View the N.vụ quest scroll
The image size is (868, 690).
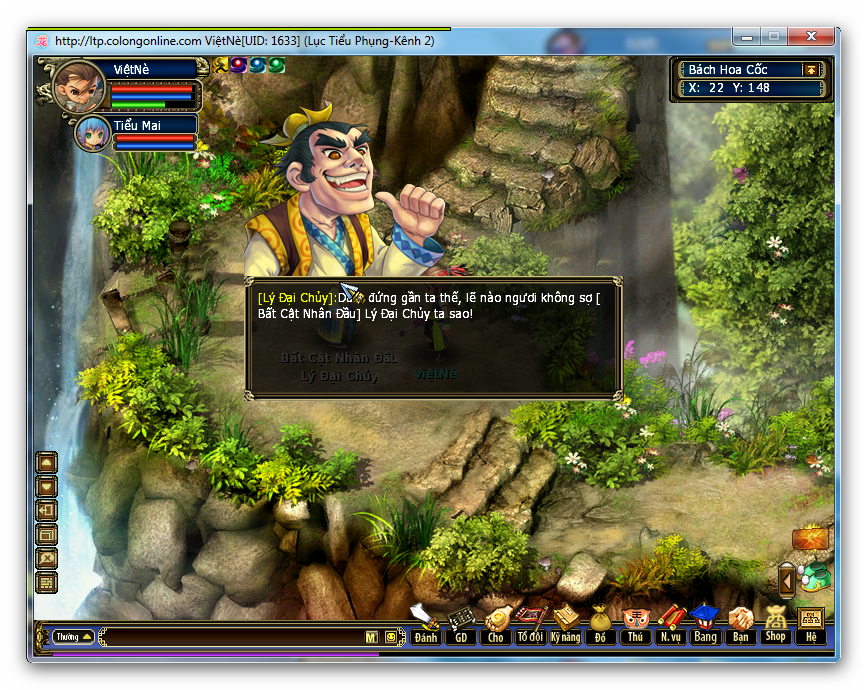click(670, 625)
